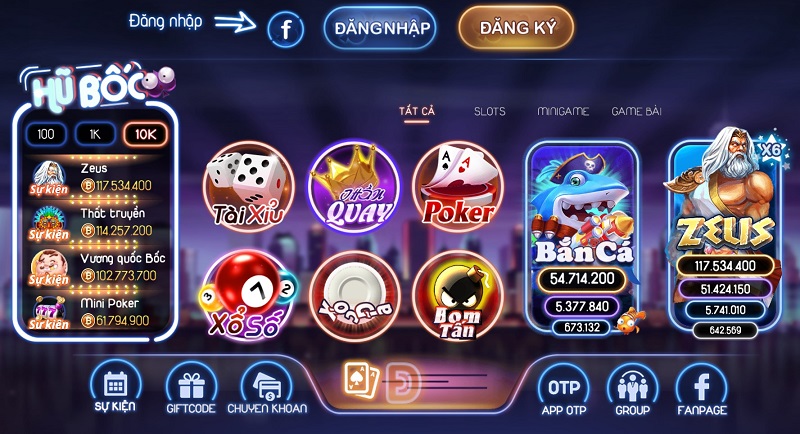
Task: Launch the Tài Xỉu dice game
Action: point(248,189)
